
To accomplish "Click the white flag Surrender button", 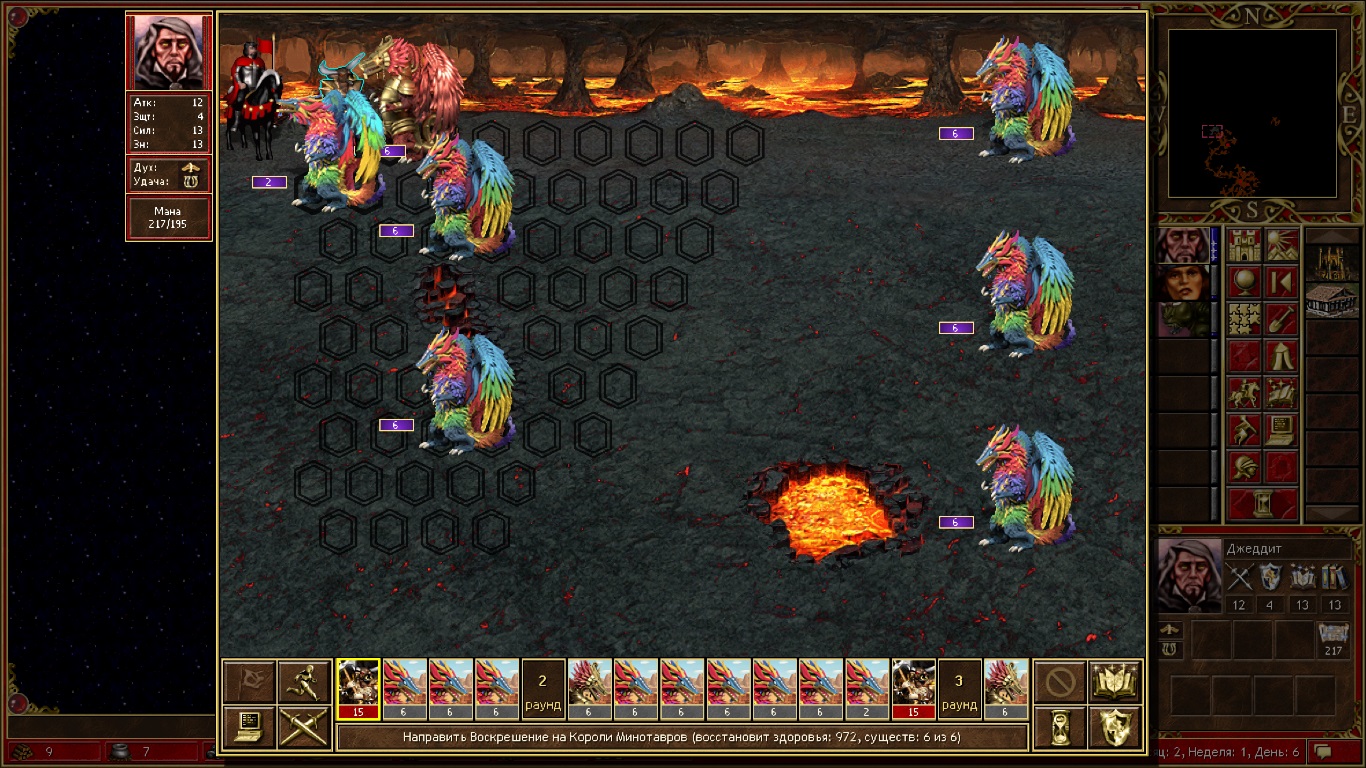I will click(248, 682).
